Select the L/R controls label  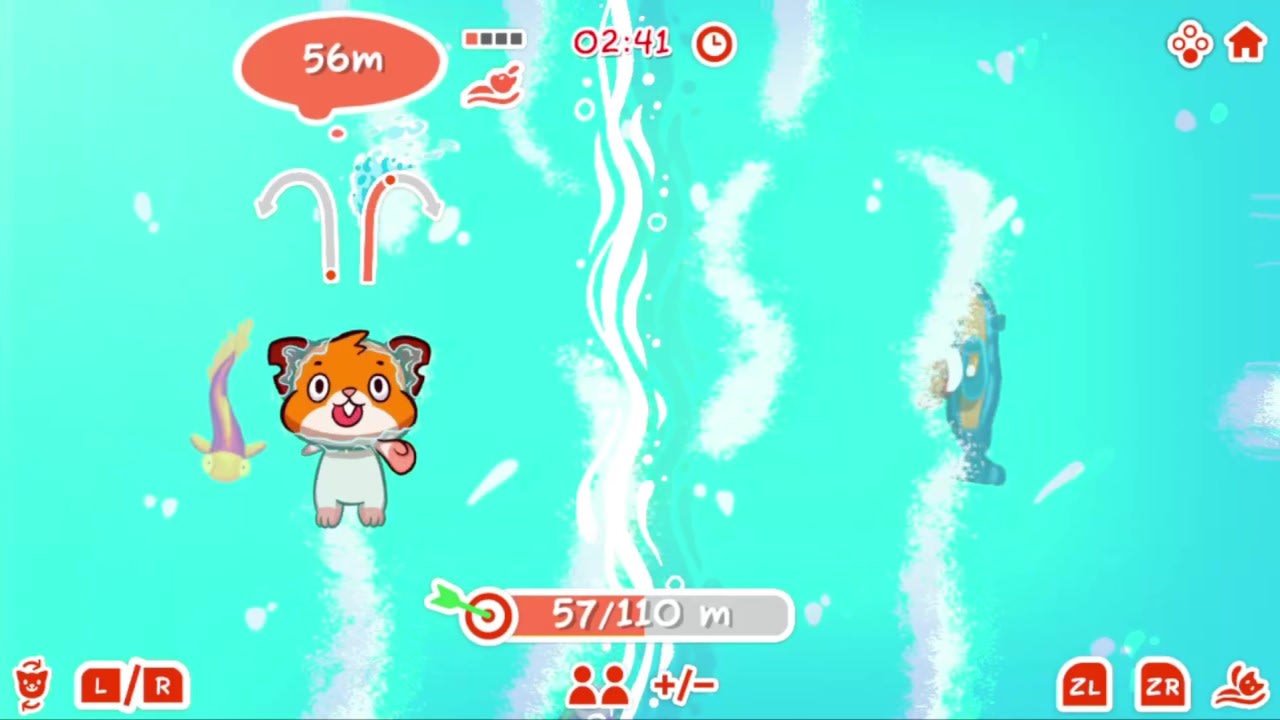pyautogui.click(x=130, y=686)
